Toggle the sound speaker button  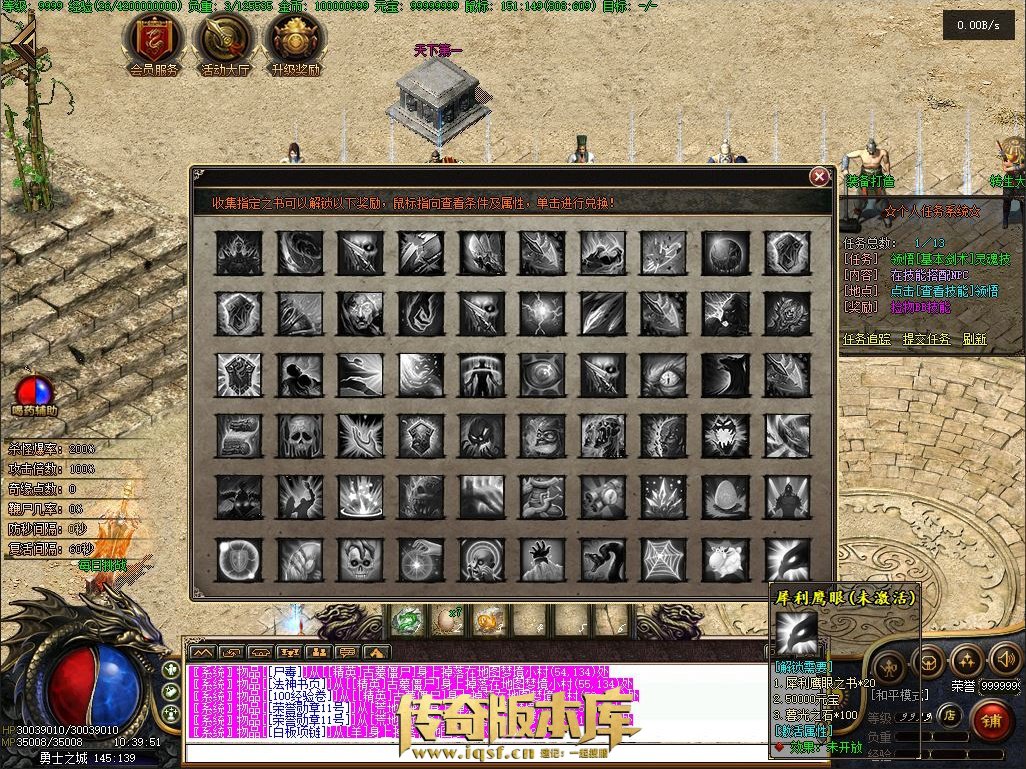1003,660
